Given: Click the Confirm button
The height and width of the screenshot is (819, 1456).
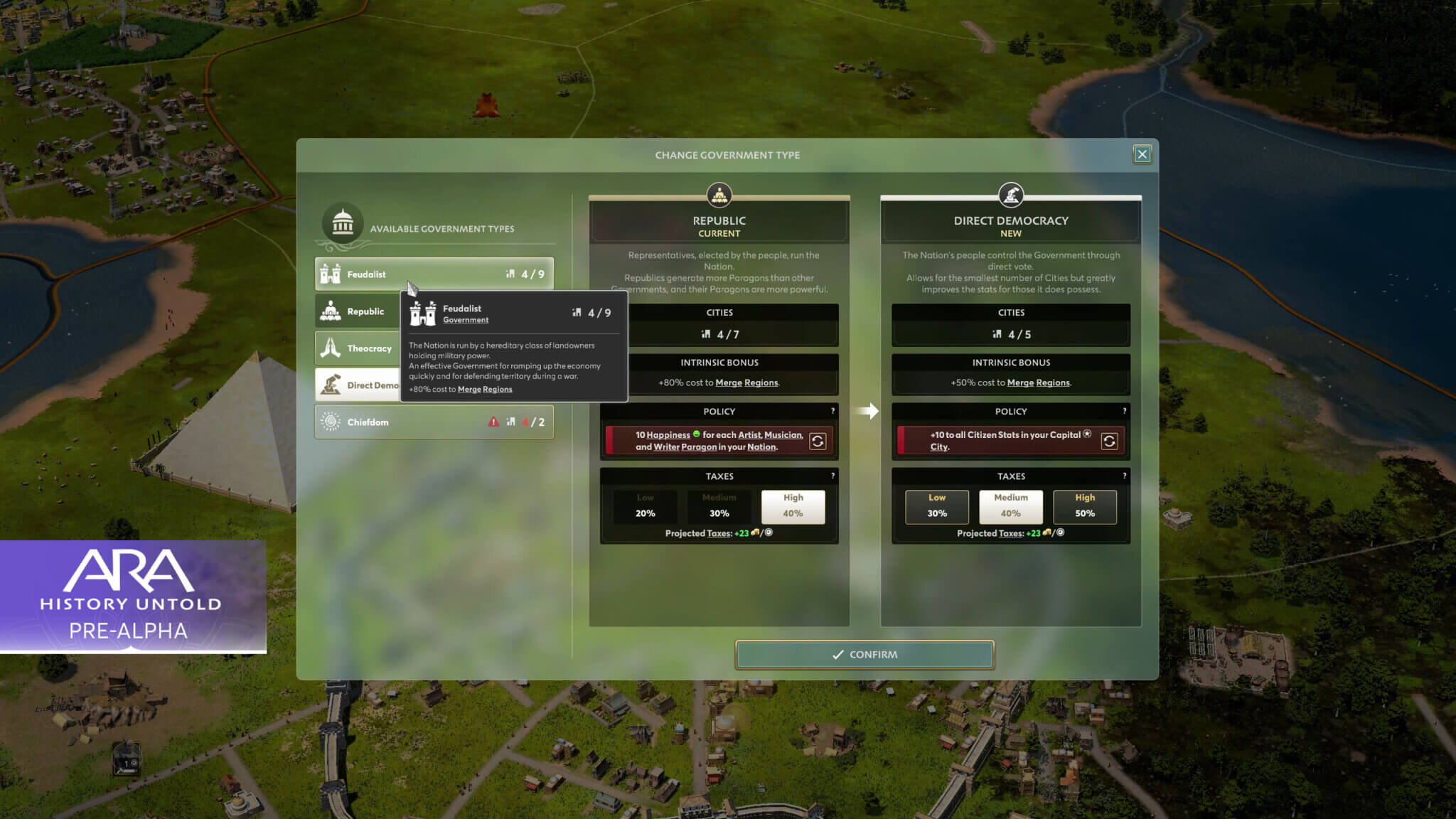Looking at the screenshot, I should coord(864,654).
